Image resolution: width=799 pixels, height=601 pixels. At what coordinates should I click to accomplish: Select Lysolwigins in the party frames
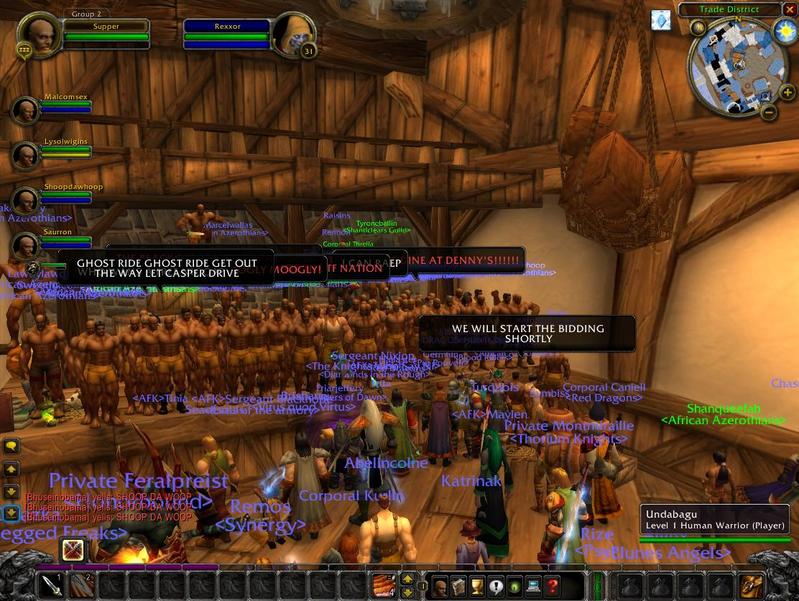(25, 155)
